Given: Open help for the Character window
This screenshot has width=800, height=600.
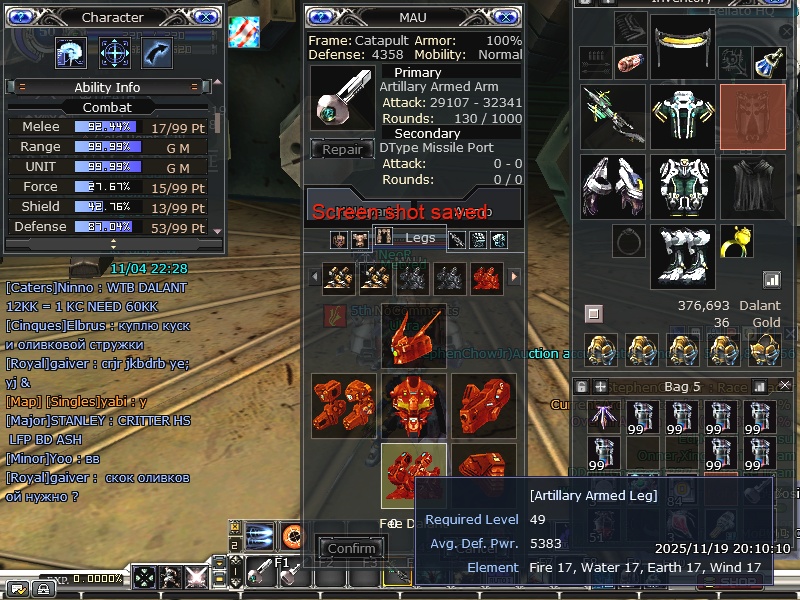Looking at the screenshot, I should pyautogui.click(x=22, y=17).
